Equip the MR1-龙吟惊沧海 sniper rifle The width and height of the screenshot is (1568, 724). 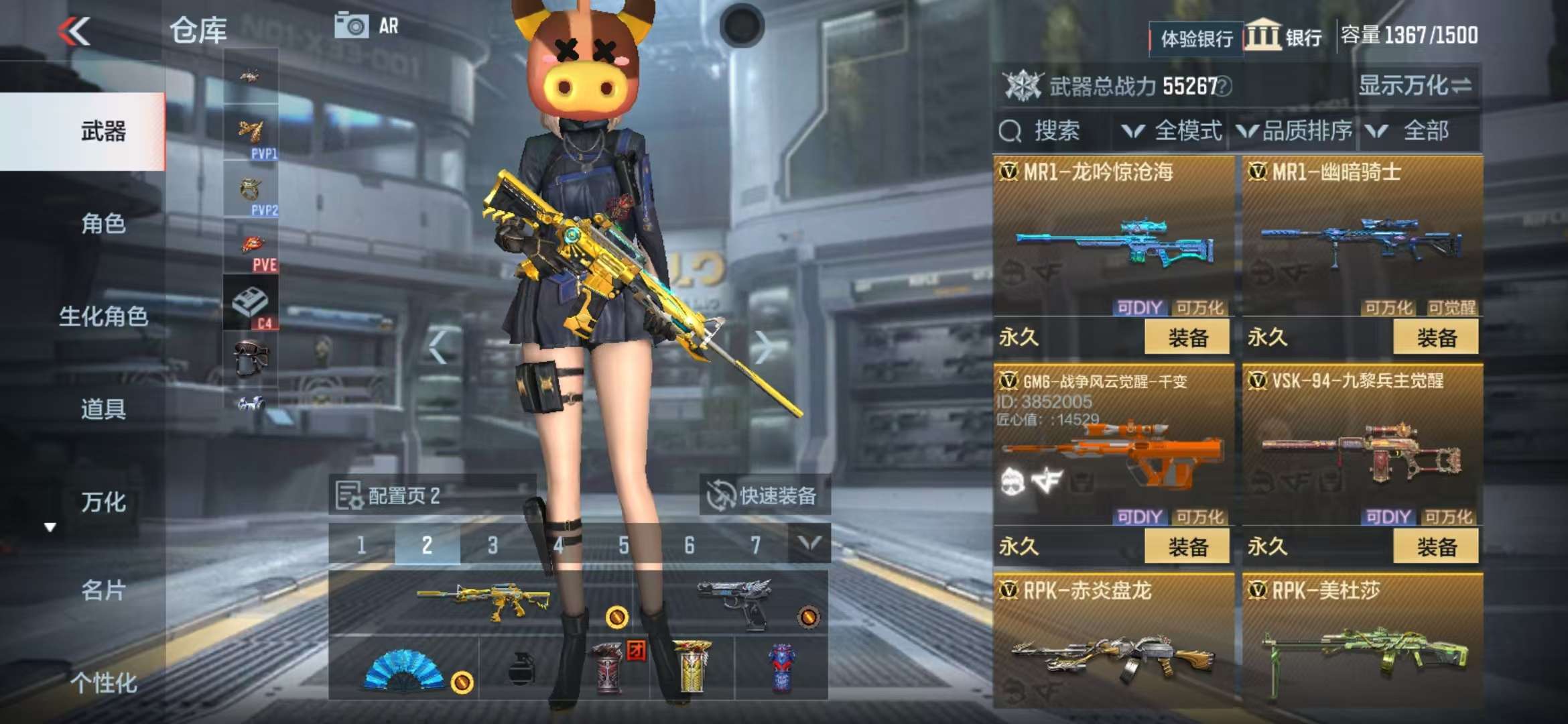(1187, 337)
